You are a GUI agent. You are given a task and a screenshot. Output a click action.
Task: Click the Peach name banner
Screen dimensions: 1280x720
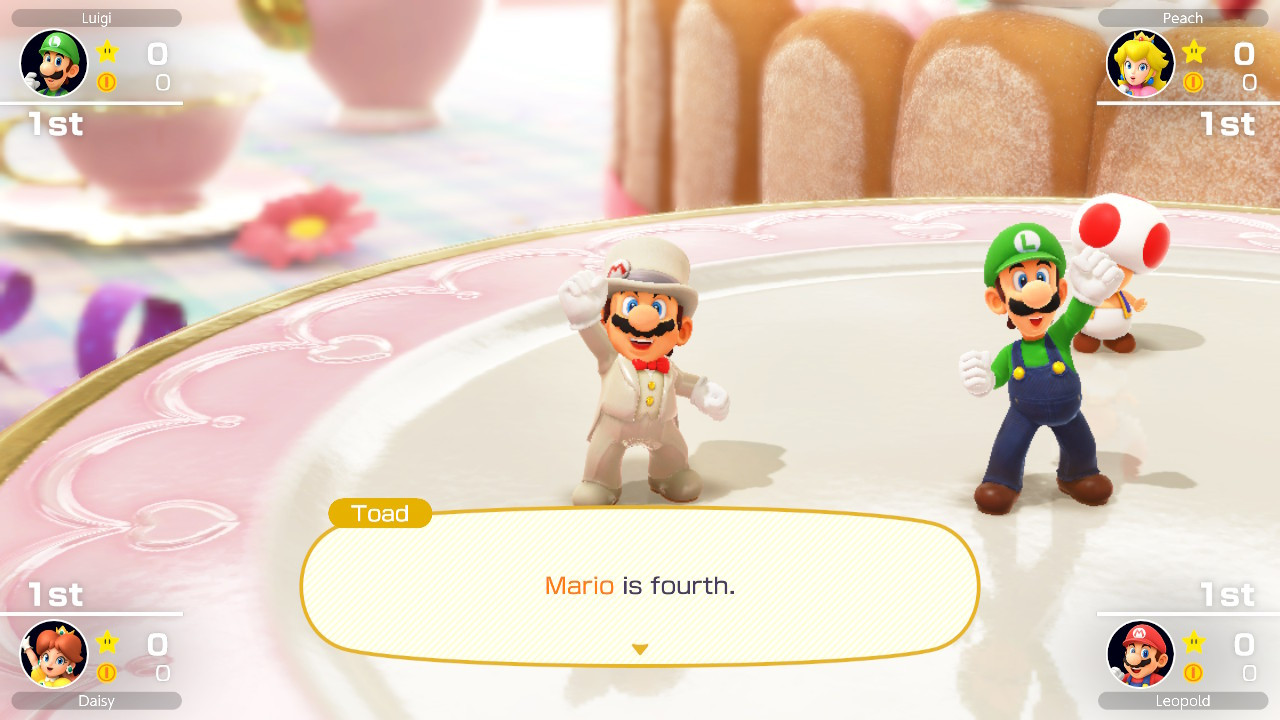click(x=1183, y=17)
